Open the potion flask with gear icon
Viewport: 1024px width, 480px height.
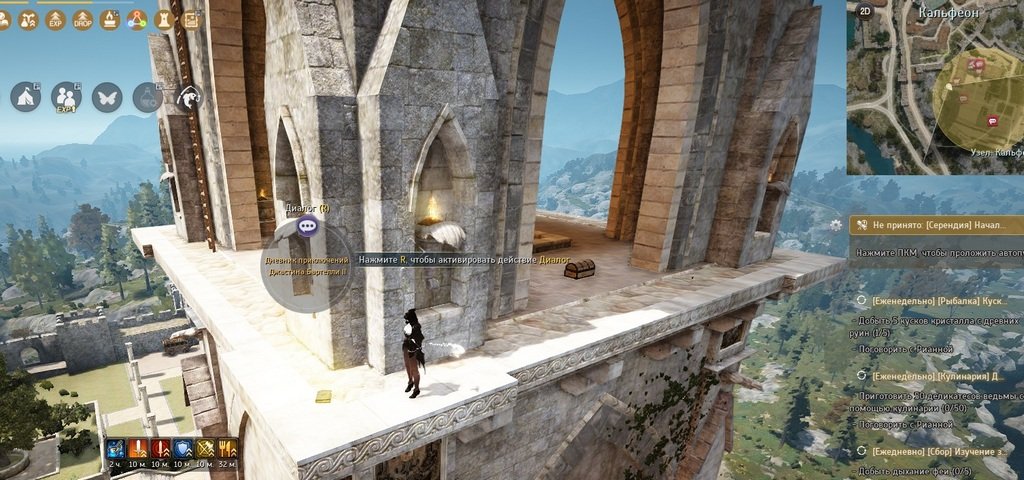148,96
